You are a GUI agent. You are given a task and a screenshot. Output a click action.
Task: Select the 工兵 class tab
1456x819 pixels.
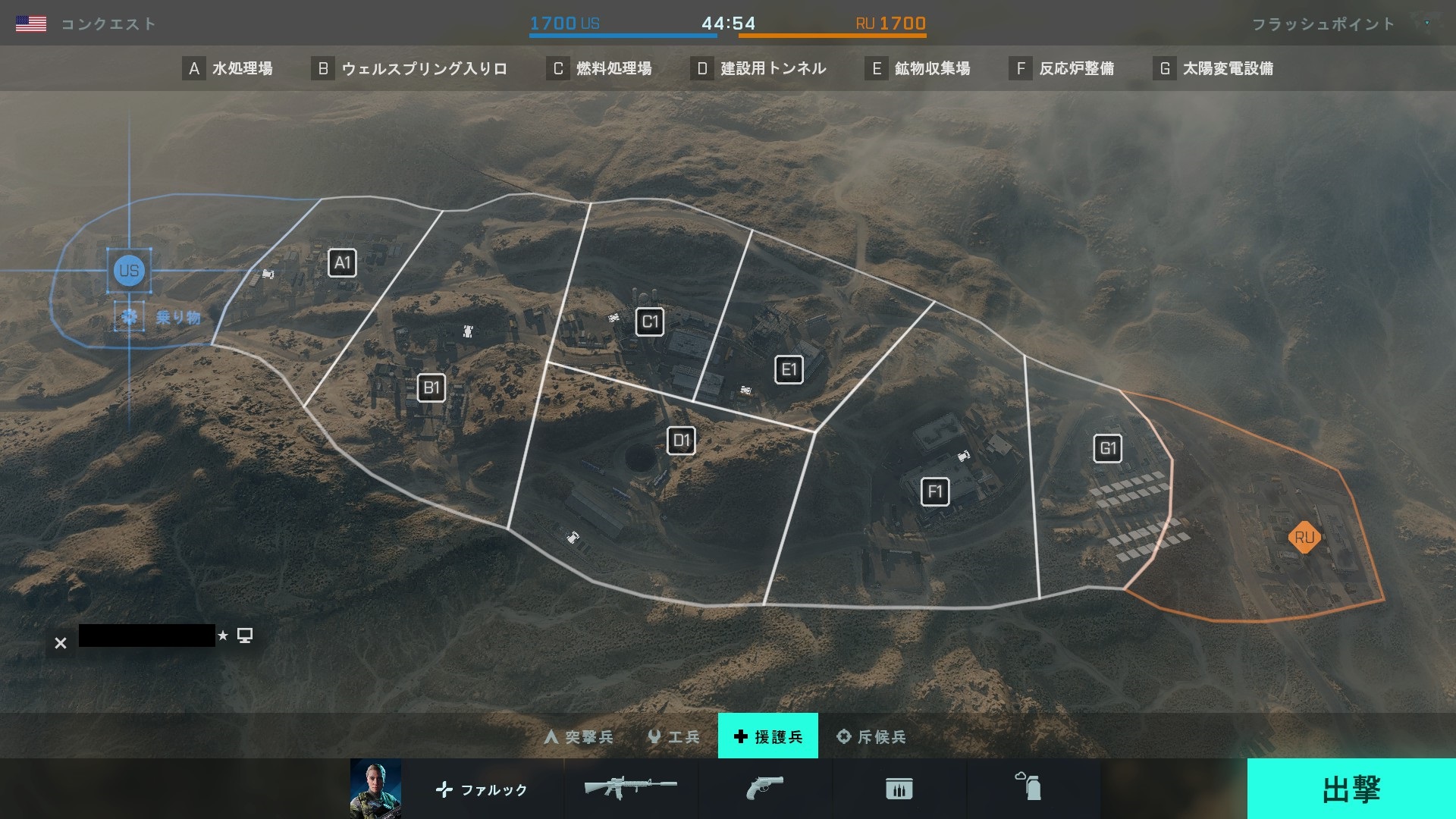[673, 736]
